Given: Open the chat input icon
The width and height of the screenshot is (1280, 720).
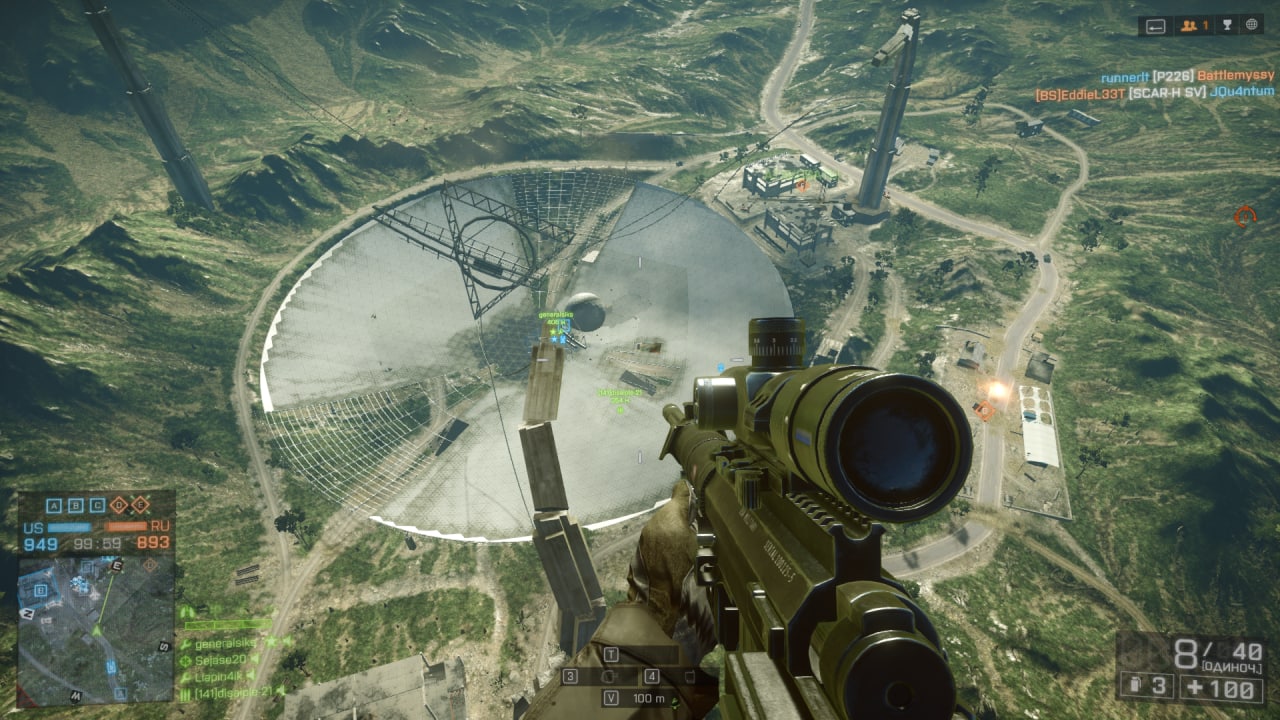Looking at the screenshot, I should (1157, 26).
